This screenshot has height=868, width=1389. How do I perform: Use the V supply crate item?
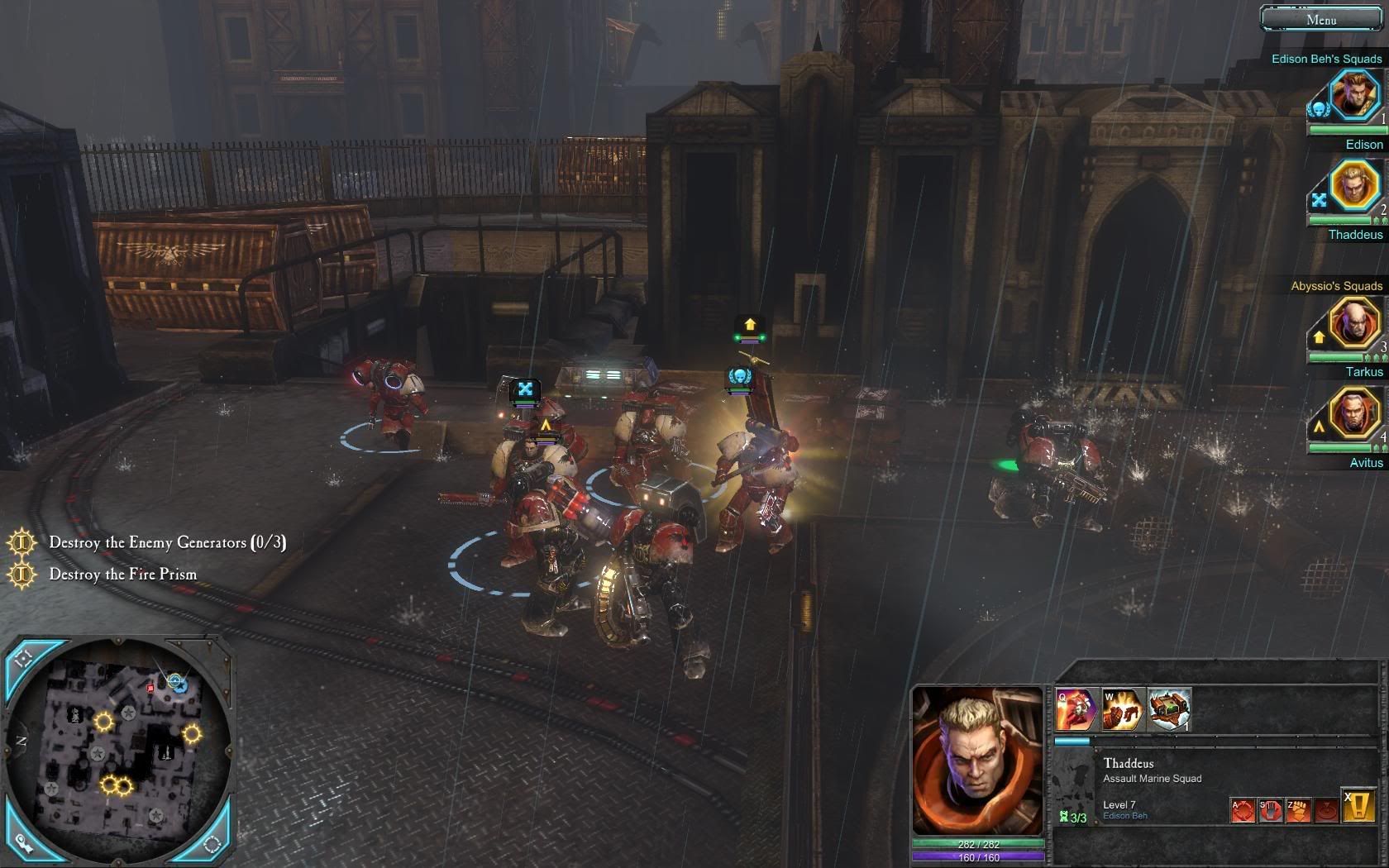coord(1169,710)
